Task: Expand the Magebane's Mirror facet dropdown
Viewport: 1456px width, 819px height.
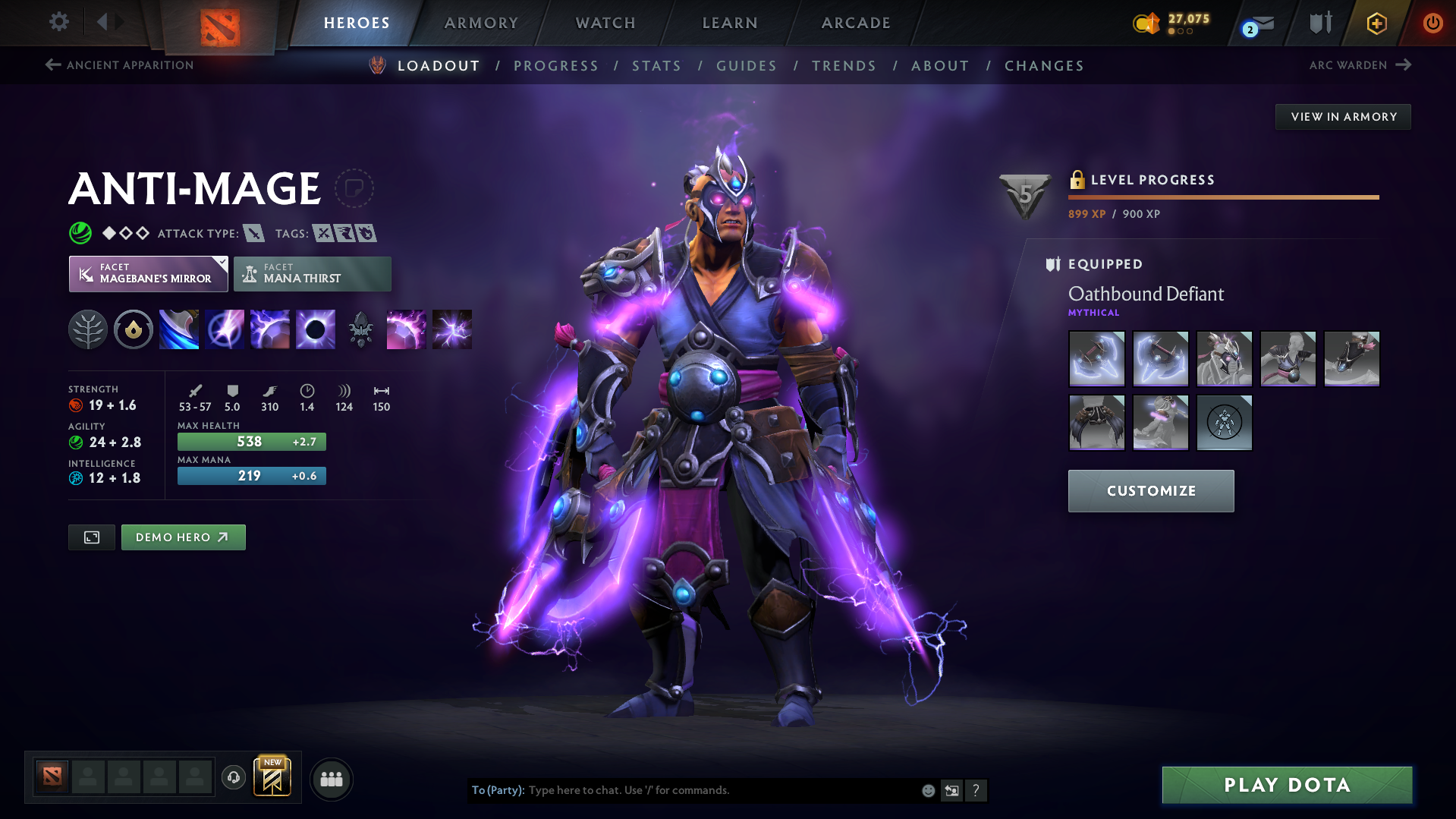Action: tap(221, 262)
